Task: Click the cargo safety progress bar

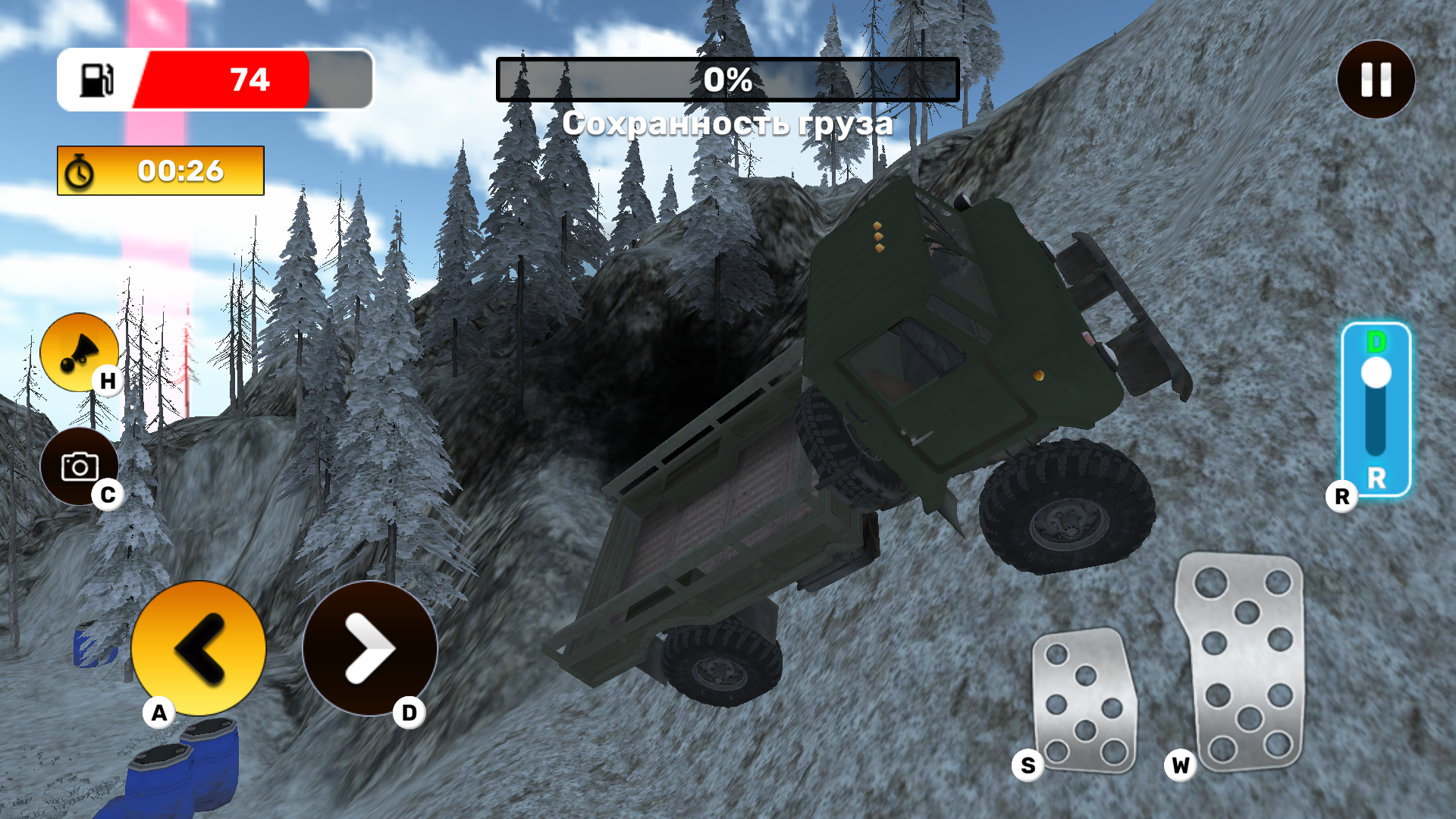Action: tap(726, 78)
